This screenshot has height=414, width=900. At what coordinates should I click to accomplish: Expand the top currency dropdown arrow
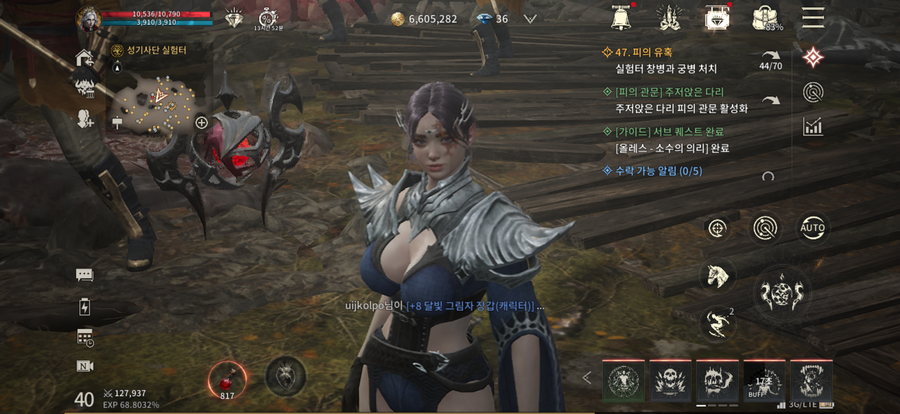[530, 18]
